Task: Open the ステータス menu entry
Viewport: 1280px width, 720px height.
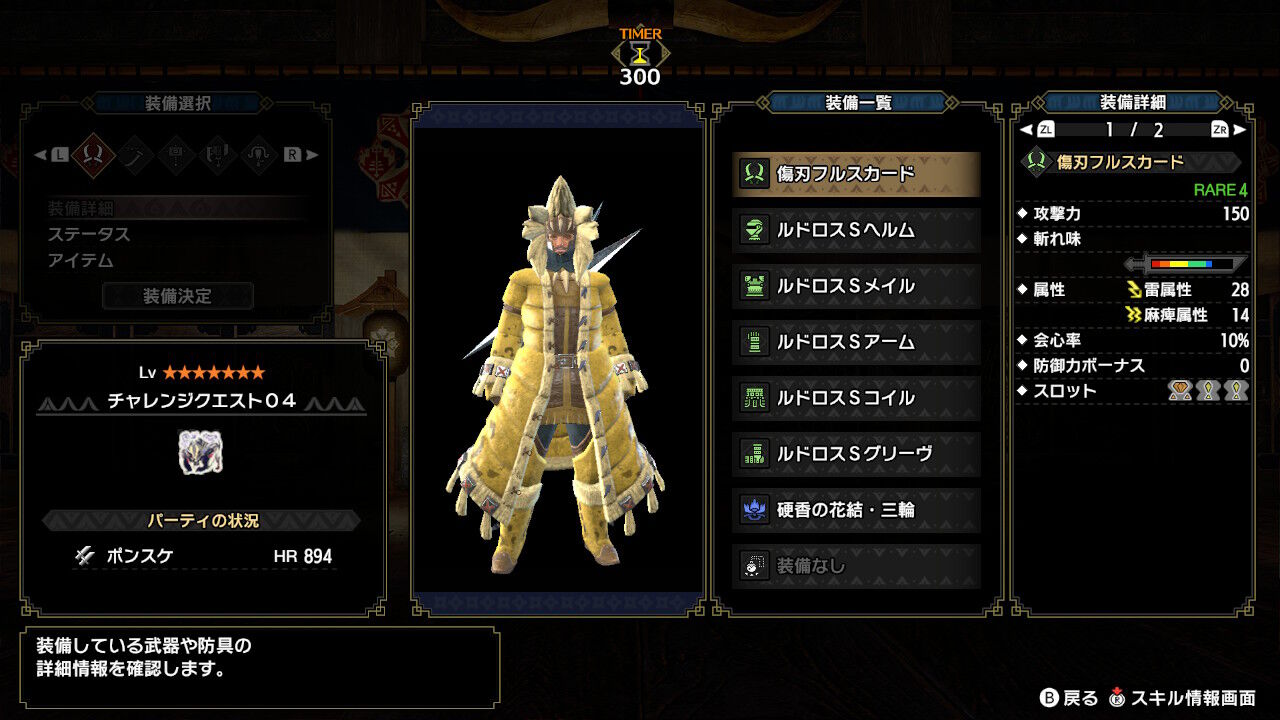Action: coord(110,234)
